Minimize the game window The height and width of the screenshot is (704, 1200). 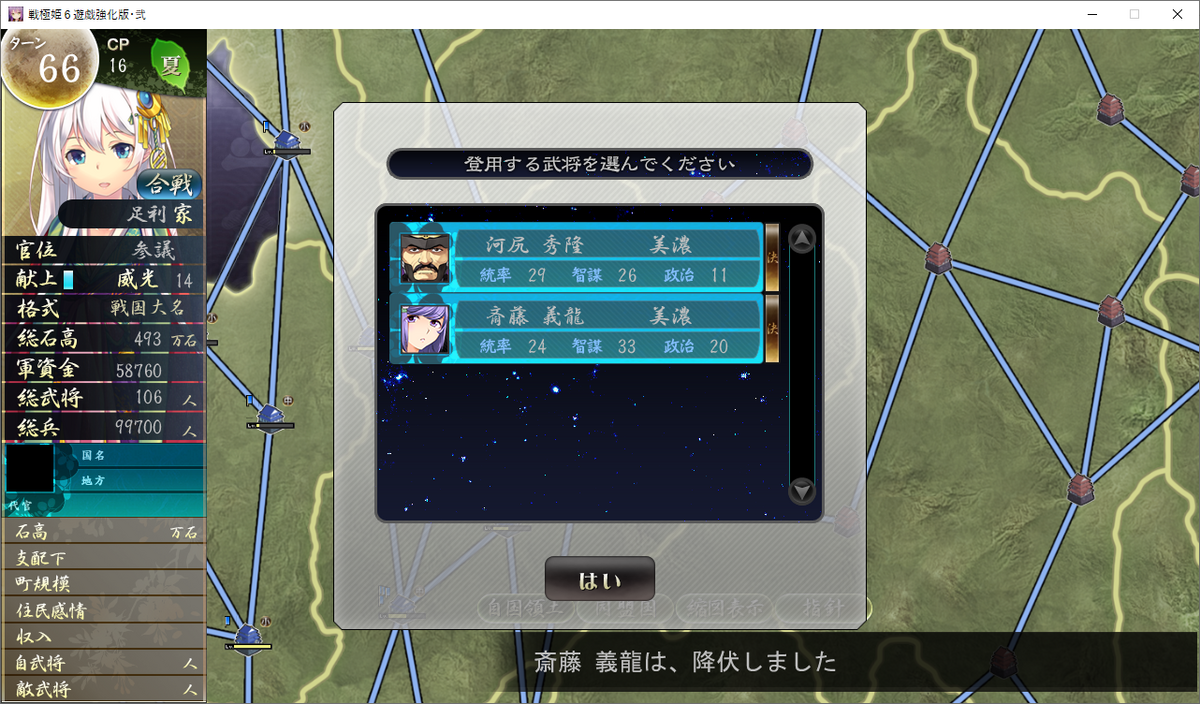click(x=1086, y=14)
